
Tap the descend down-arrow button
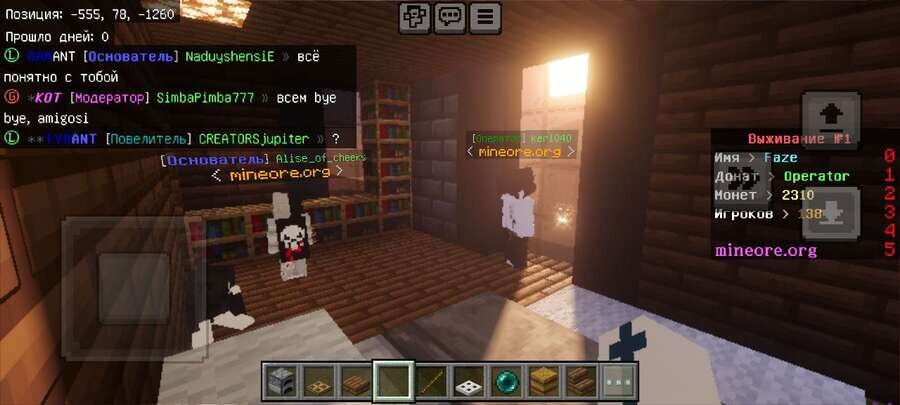click(829, 214)
